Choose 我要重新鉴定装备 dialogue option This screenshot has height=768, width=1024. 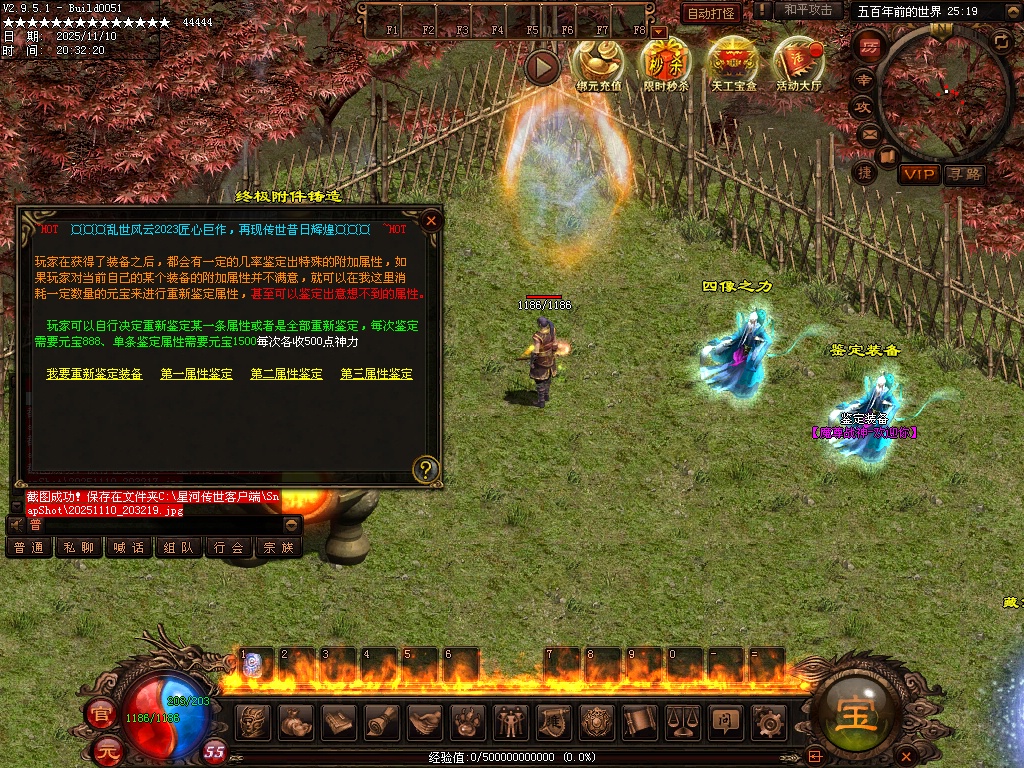coord(94,374)
